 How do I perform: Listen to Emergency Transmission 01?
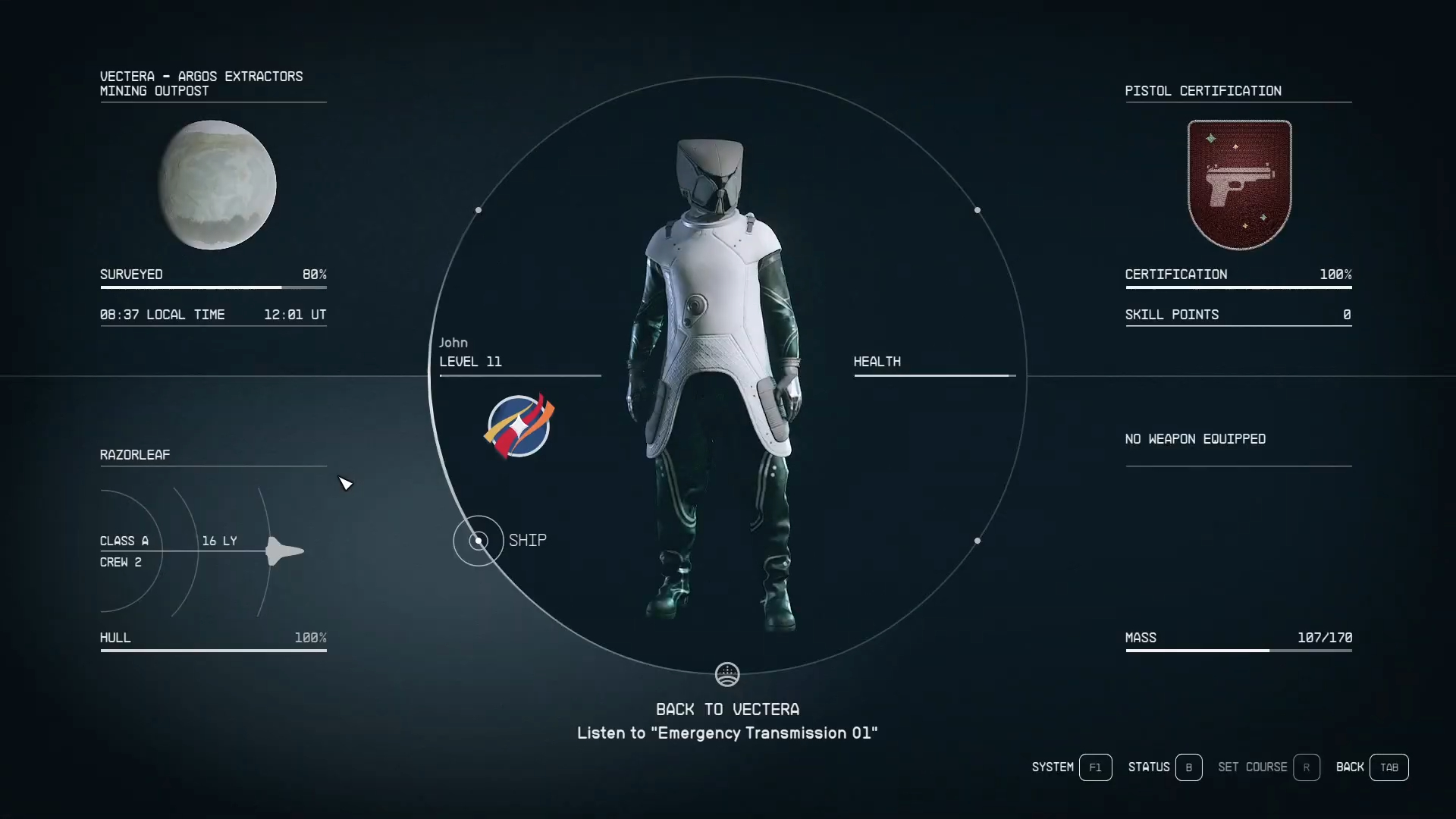pyautogui.click(x=726, y=733)
